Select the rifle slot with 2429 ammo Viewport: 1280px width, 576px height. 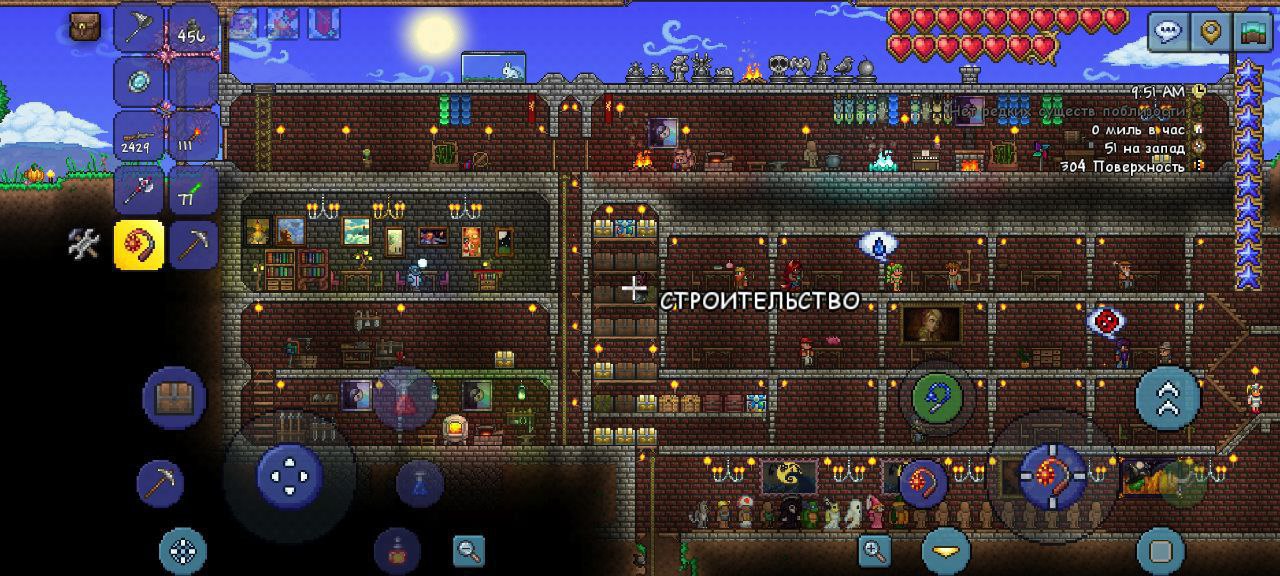139,136
